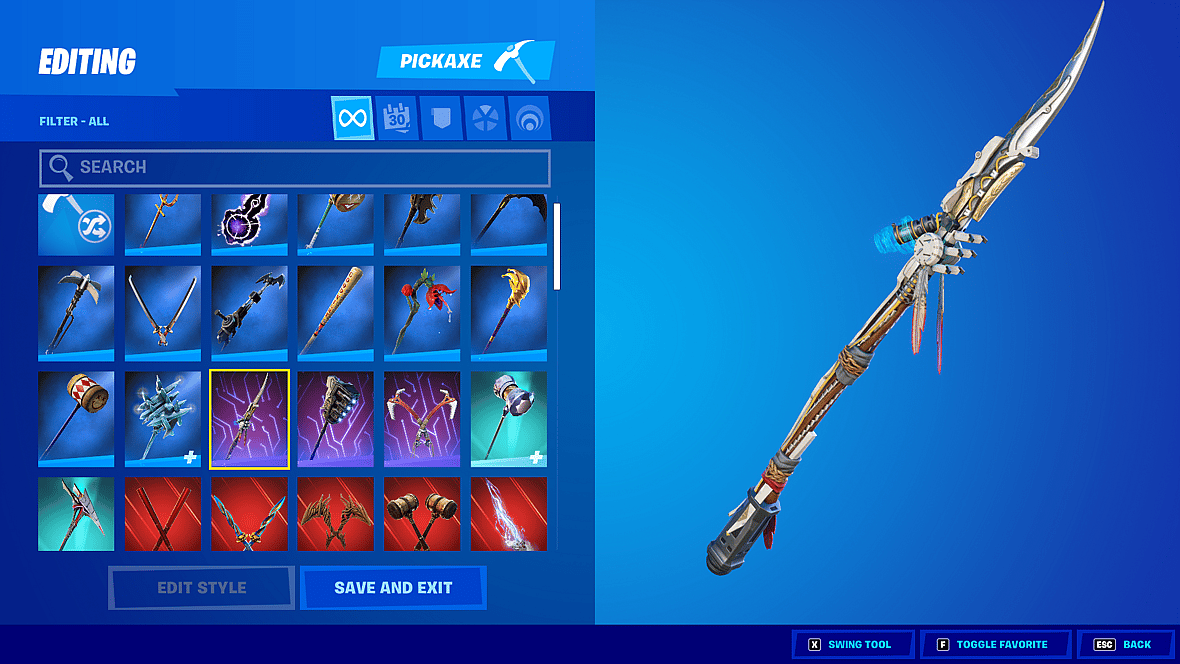Click the Toggle Favorite button
Screen dimensions: 1180x664
tap(995, 645)
